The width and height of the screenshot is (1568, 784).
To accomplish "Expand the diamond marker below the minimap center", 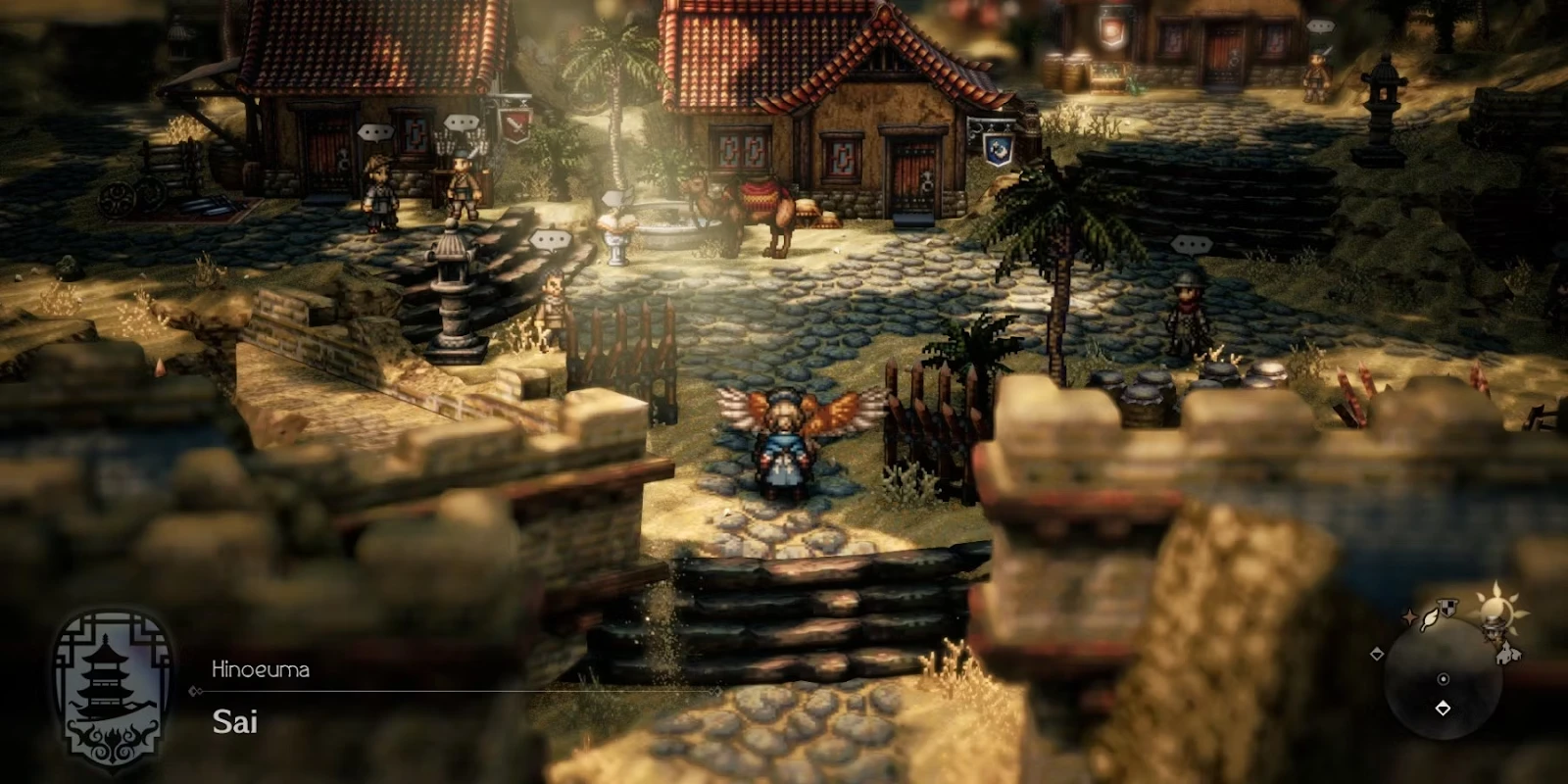I will pyautogui.click(x=1443, y=707).
